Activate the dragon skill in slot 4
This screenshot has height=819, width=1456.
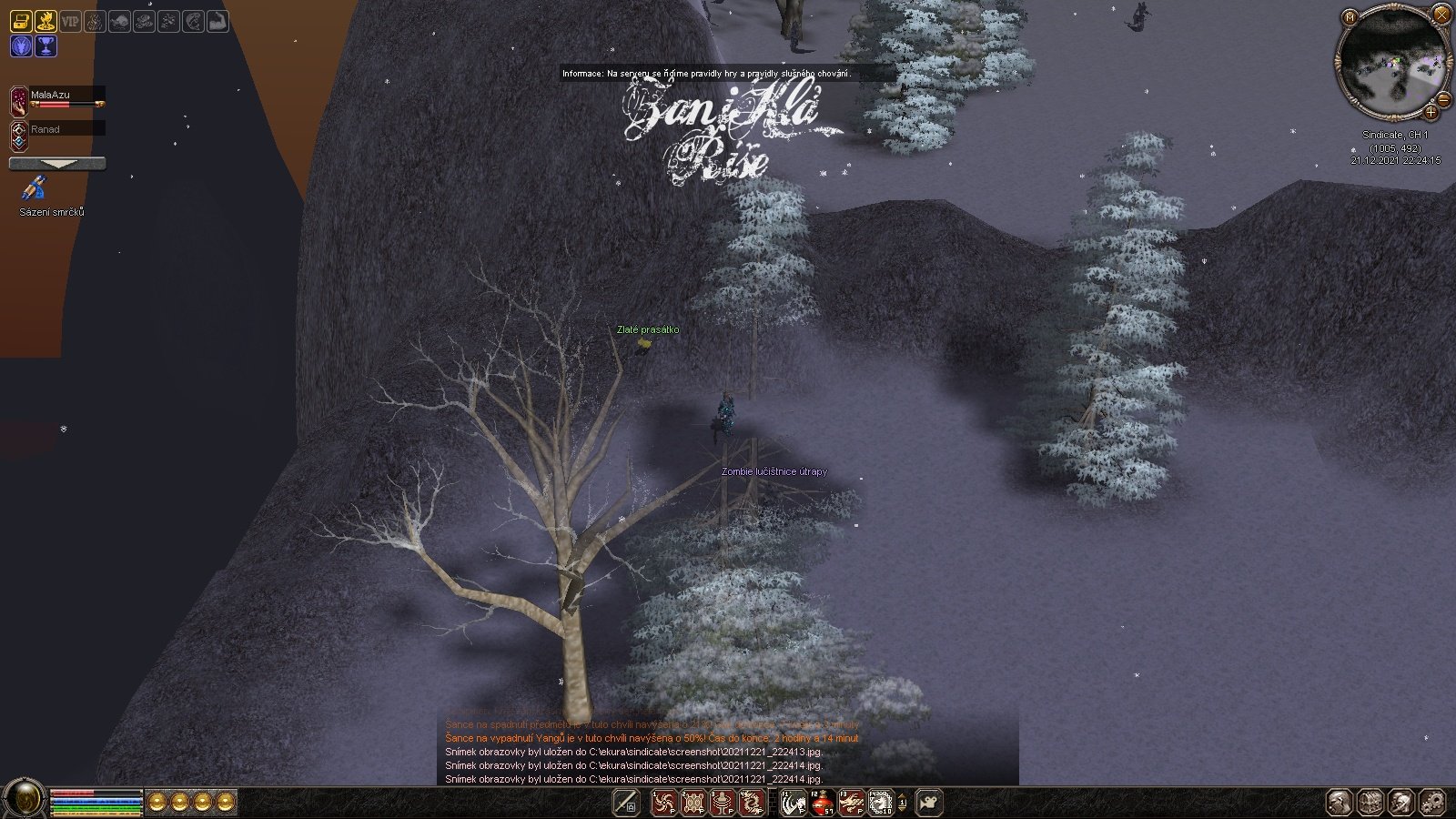pyautogui.click(x=752, y=803)
